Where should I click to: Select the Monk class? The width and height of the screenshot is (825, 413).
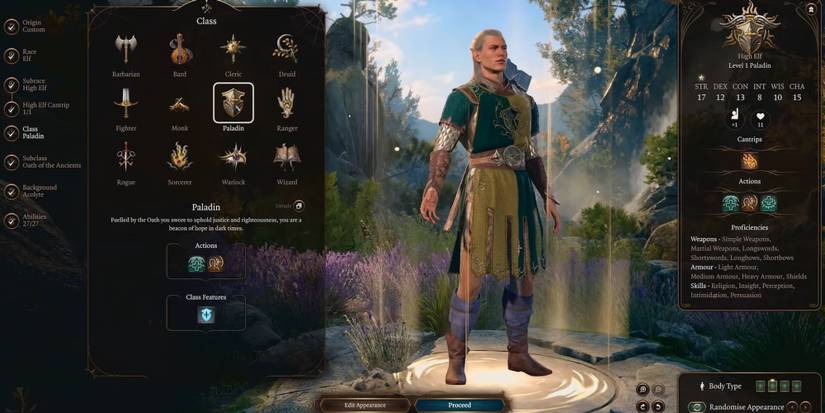[180, 102]
